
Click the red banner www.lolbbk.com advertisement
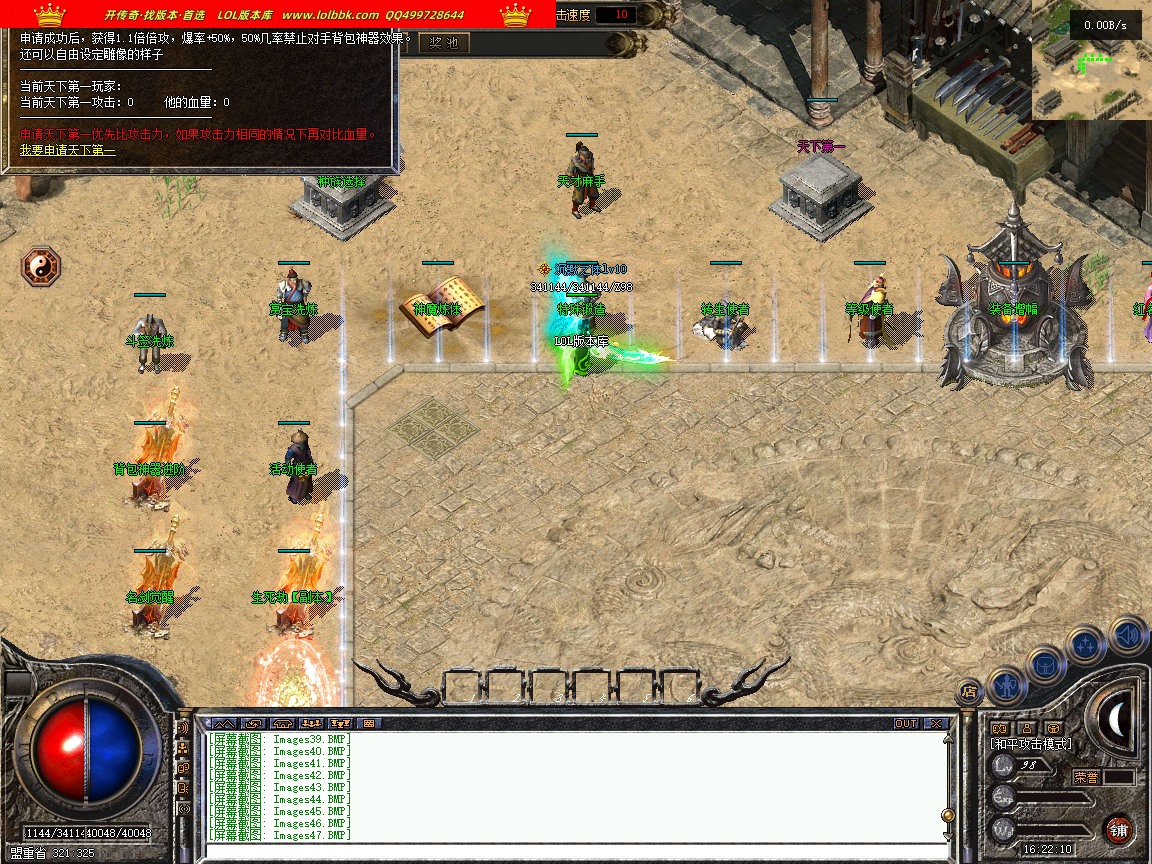click(x=278, y=14)
